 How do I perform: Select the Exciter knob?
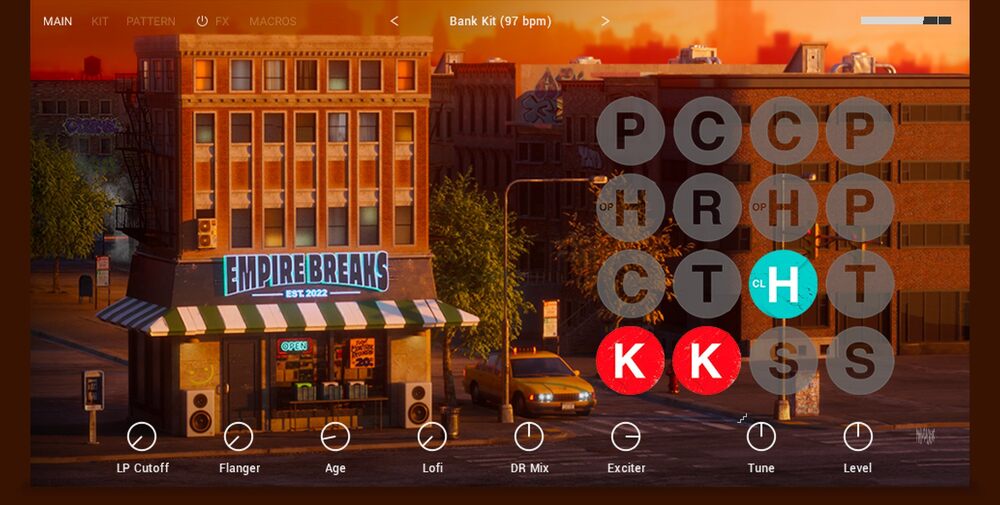point(626,436)
